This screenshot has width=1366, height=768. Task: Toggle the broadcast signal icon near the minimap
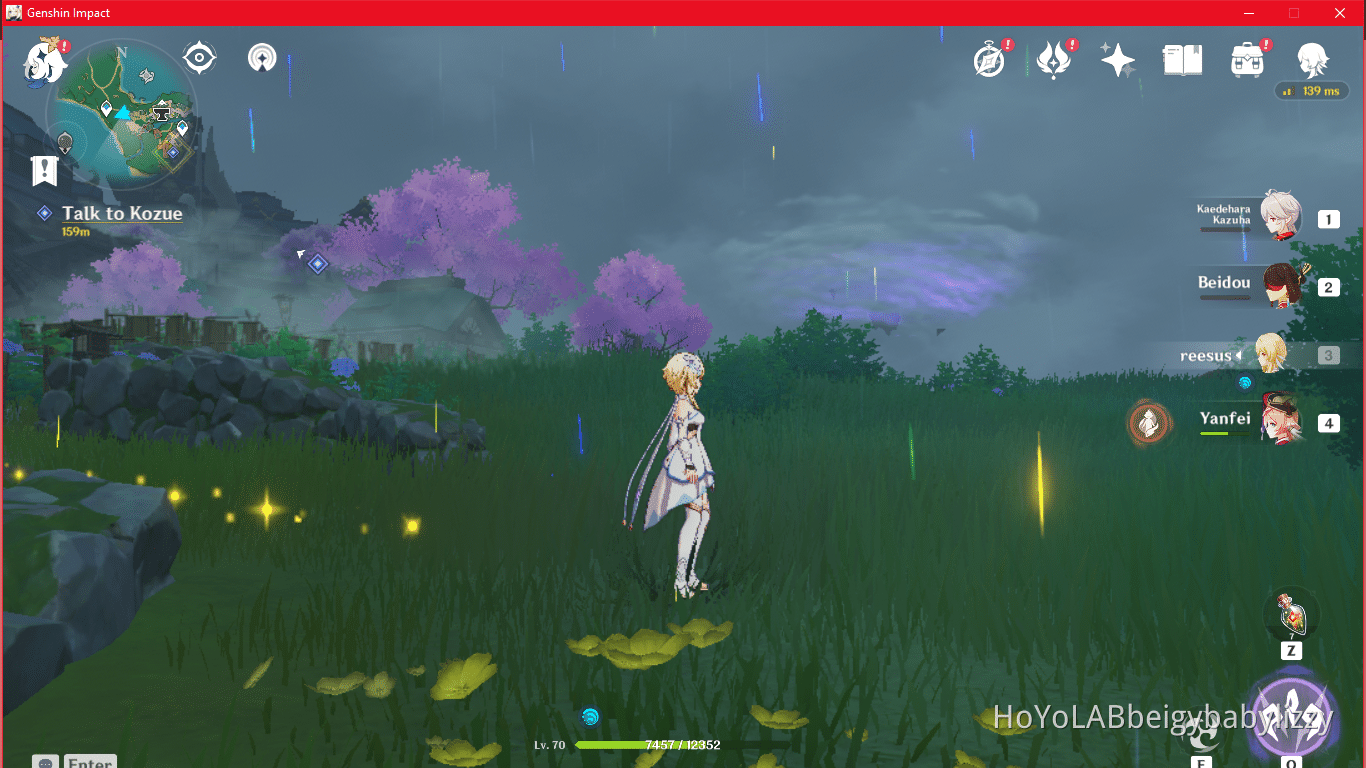coord(261,58)
